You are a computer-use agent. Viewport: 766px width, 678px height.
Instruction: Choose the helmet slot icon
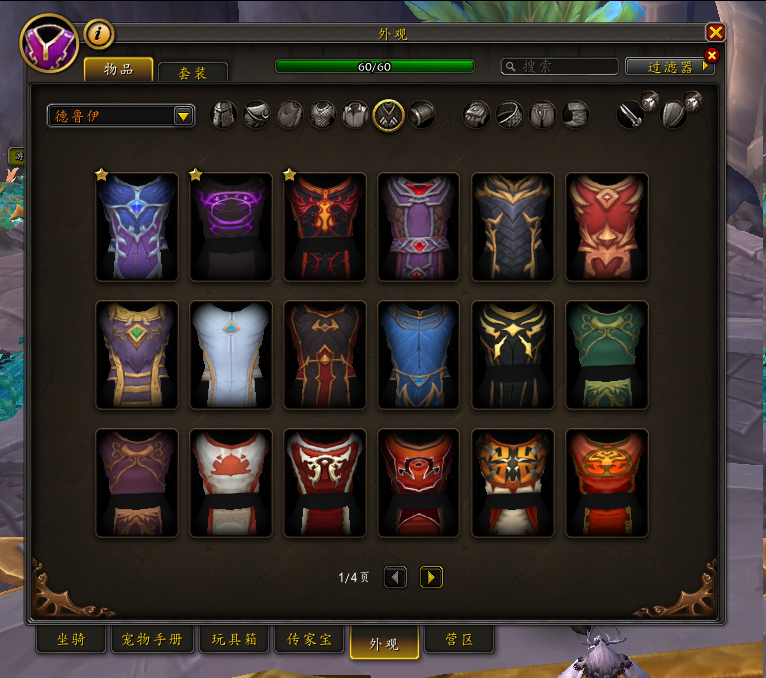point(225,115)
